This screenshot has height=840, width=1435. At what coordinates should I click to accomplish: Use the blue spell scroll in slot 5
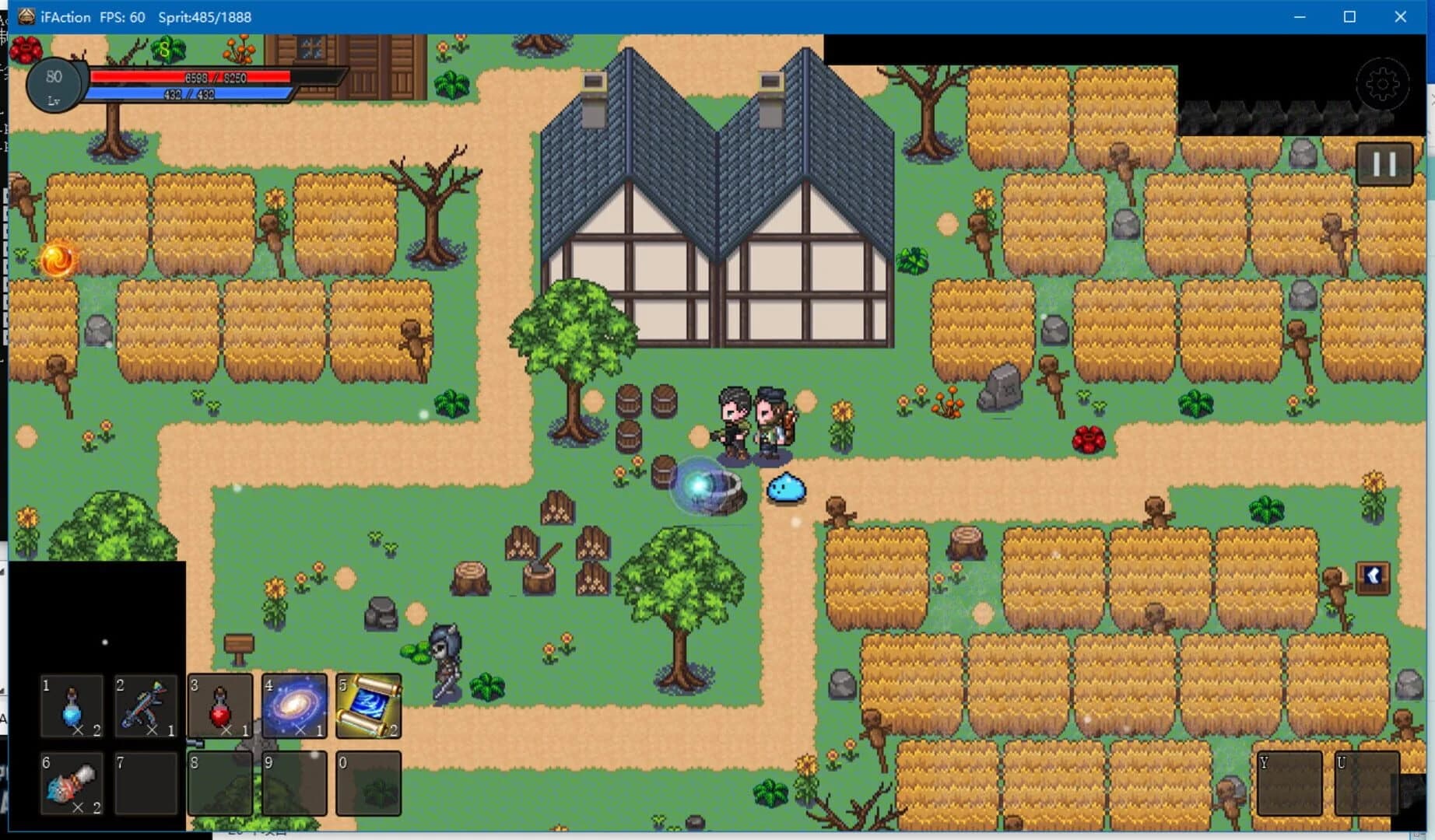368,706
